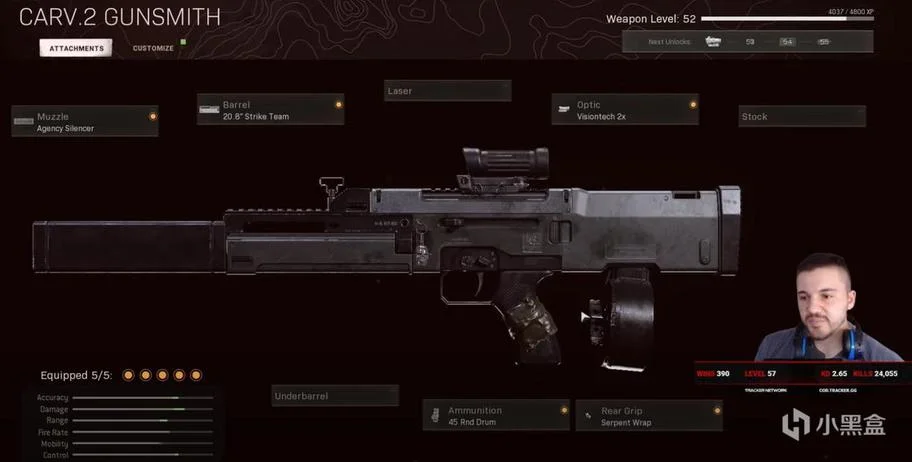
Task: Open the empty Stock attachment slot
Action: click(x=802, y=116)
